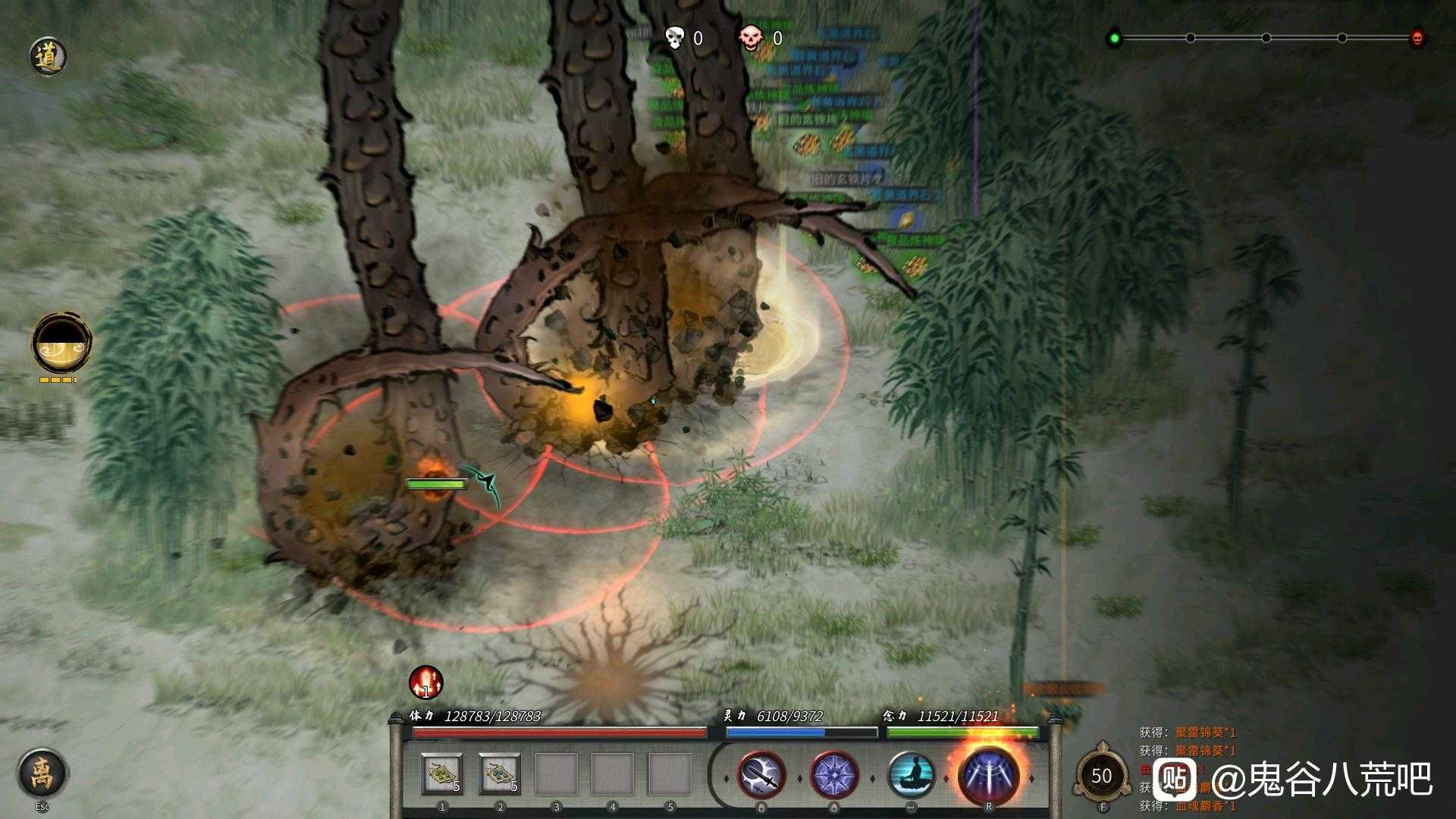Activate the purple star burst skill

tap(834, 775)
